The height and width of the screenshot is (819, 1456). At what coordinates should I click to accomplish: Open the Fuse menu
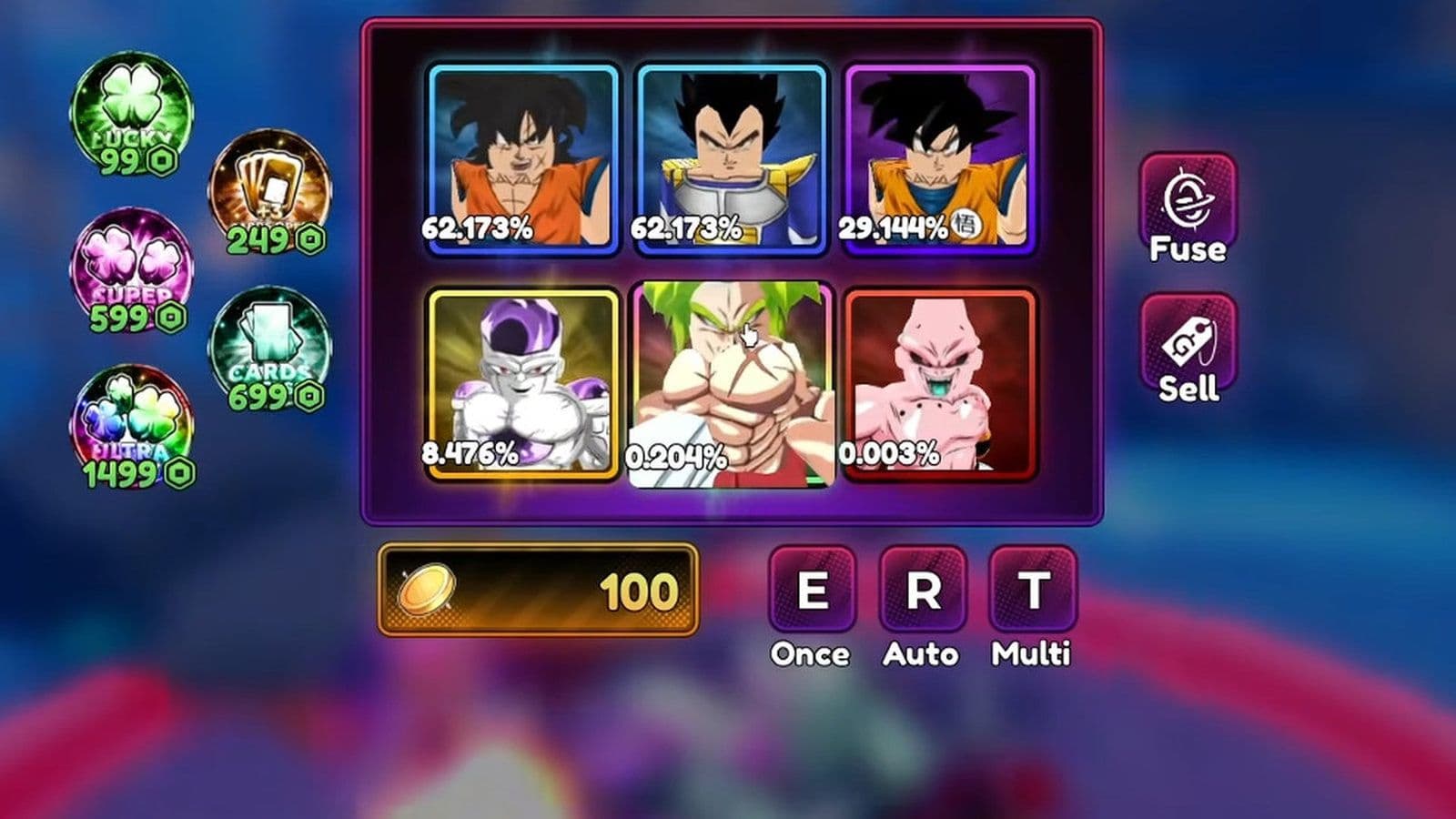[x=1188, y=209]
